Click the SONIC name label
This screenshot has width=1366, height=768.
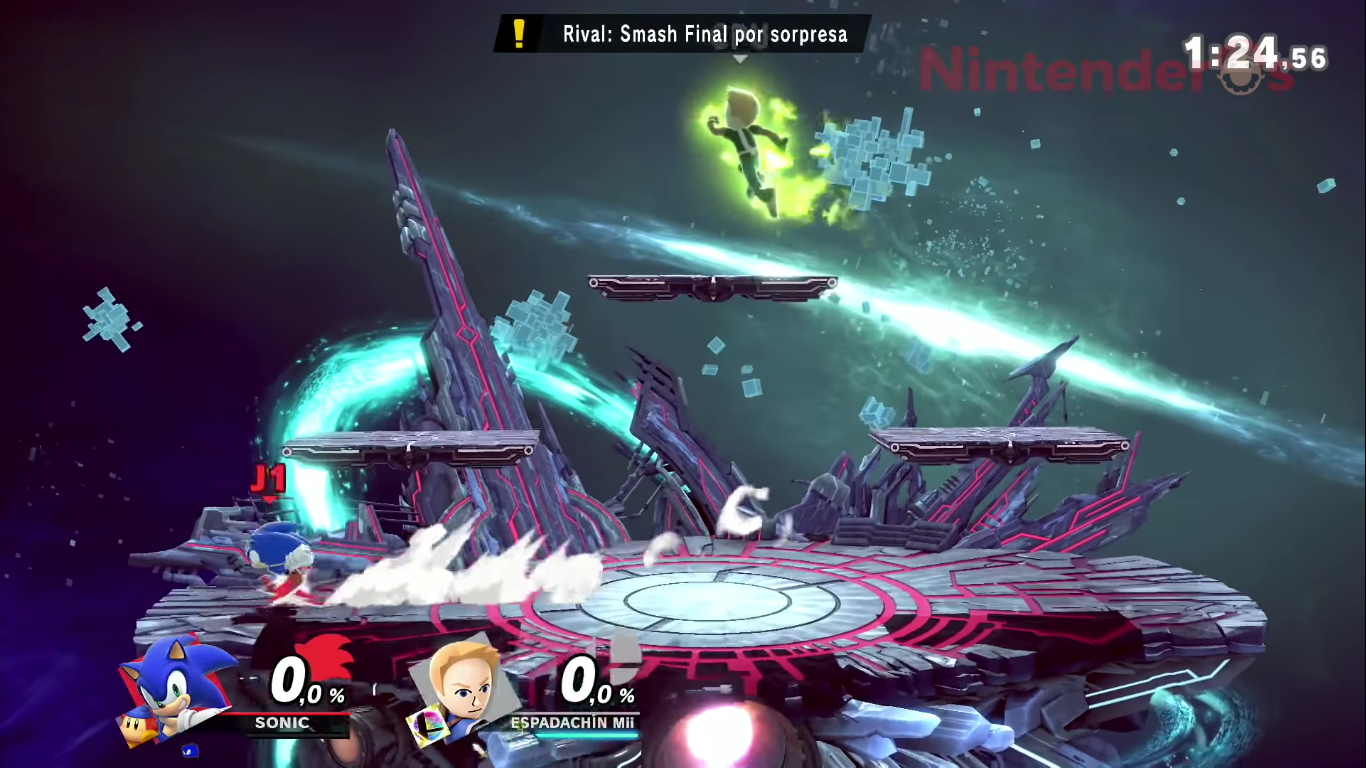click(x=283, y=724)
